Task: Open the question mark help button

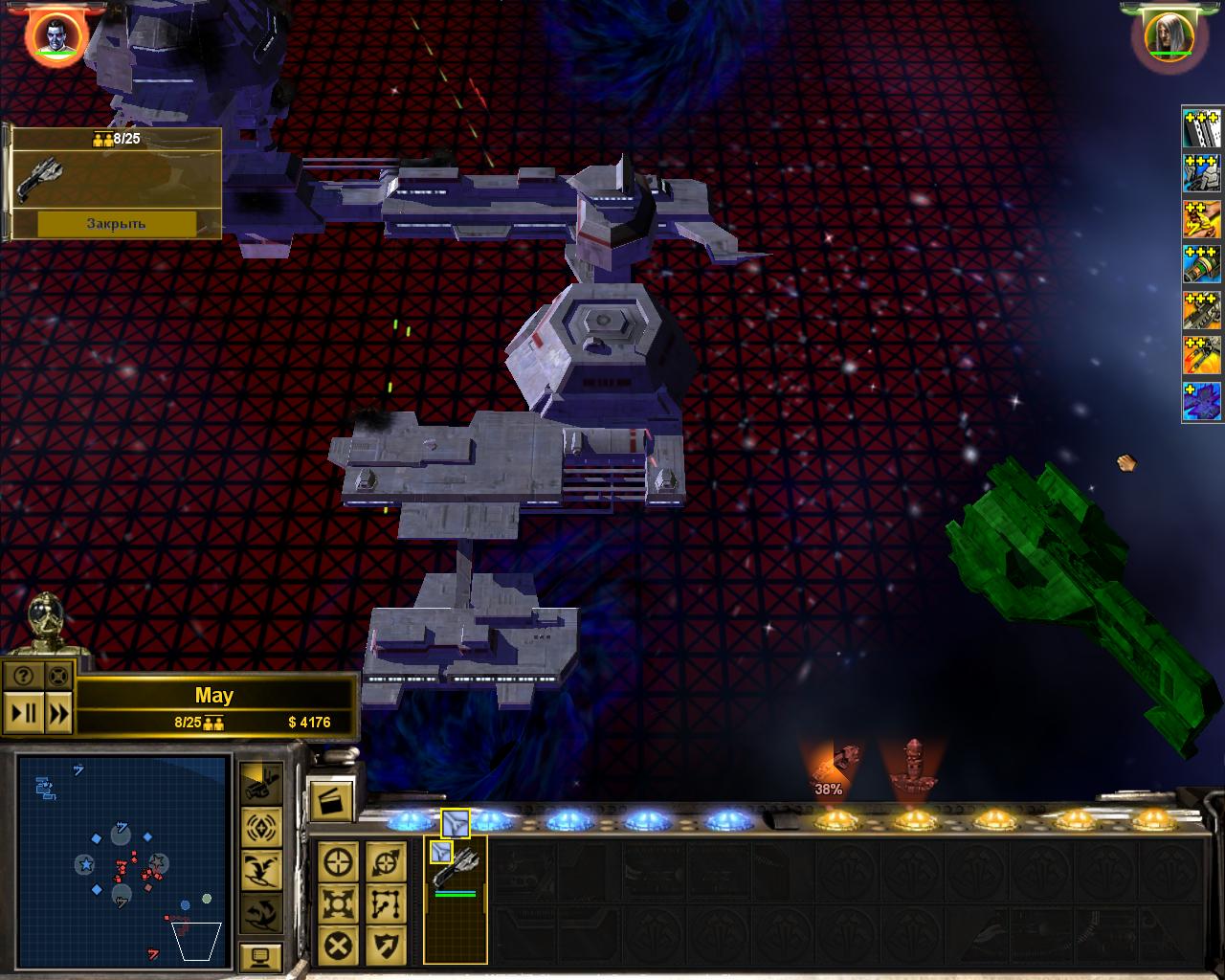Action: coord(23,676)
